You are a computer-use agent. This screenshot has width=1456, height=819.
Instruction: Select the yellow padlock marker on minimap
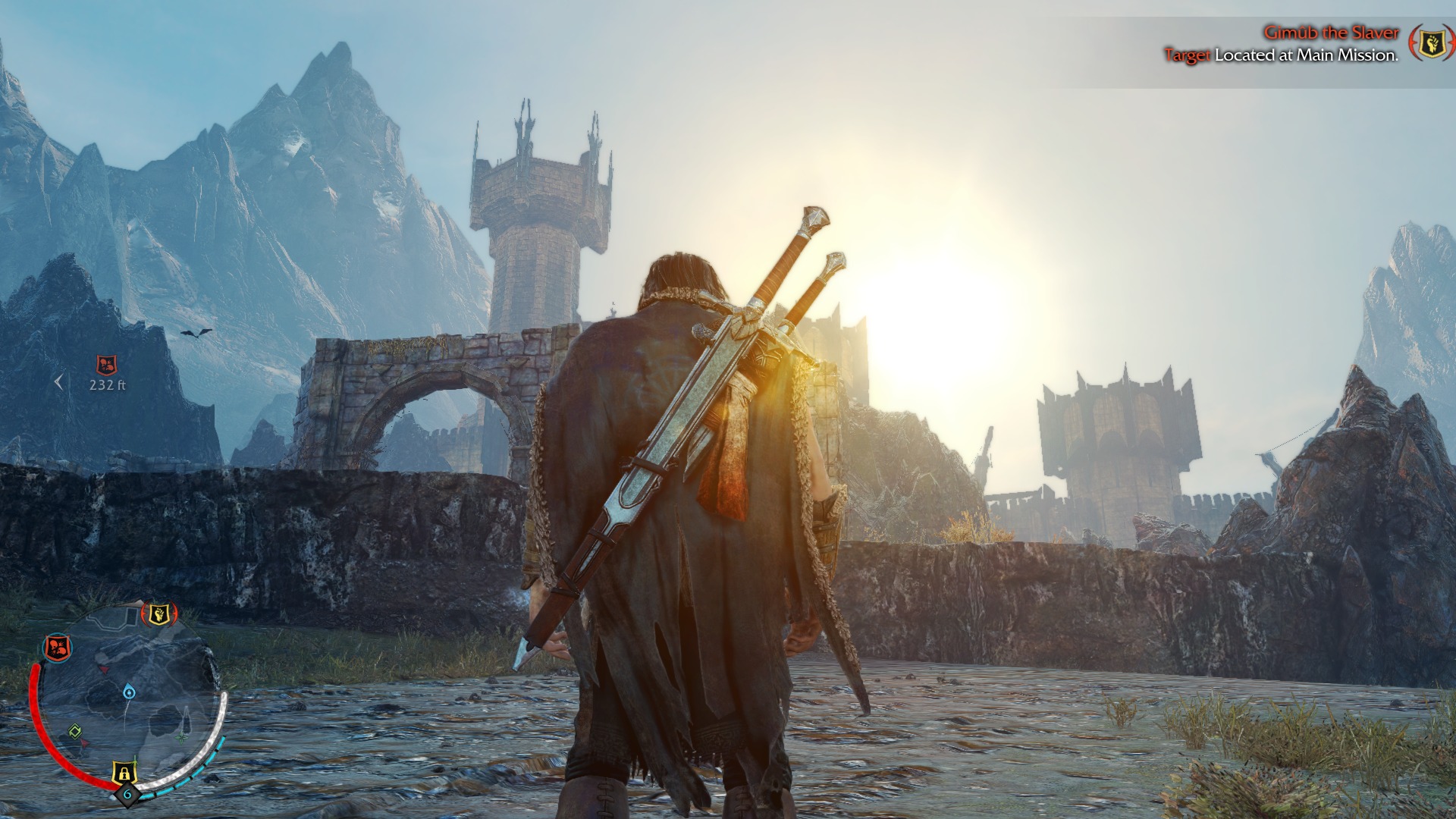(x=124, y=772)
